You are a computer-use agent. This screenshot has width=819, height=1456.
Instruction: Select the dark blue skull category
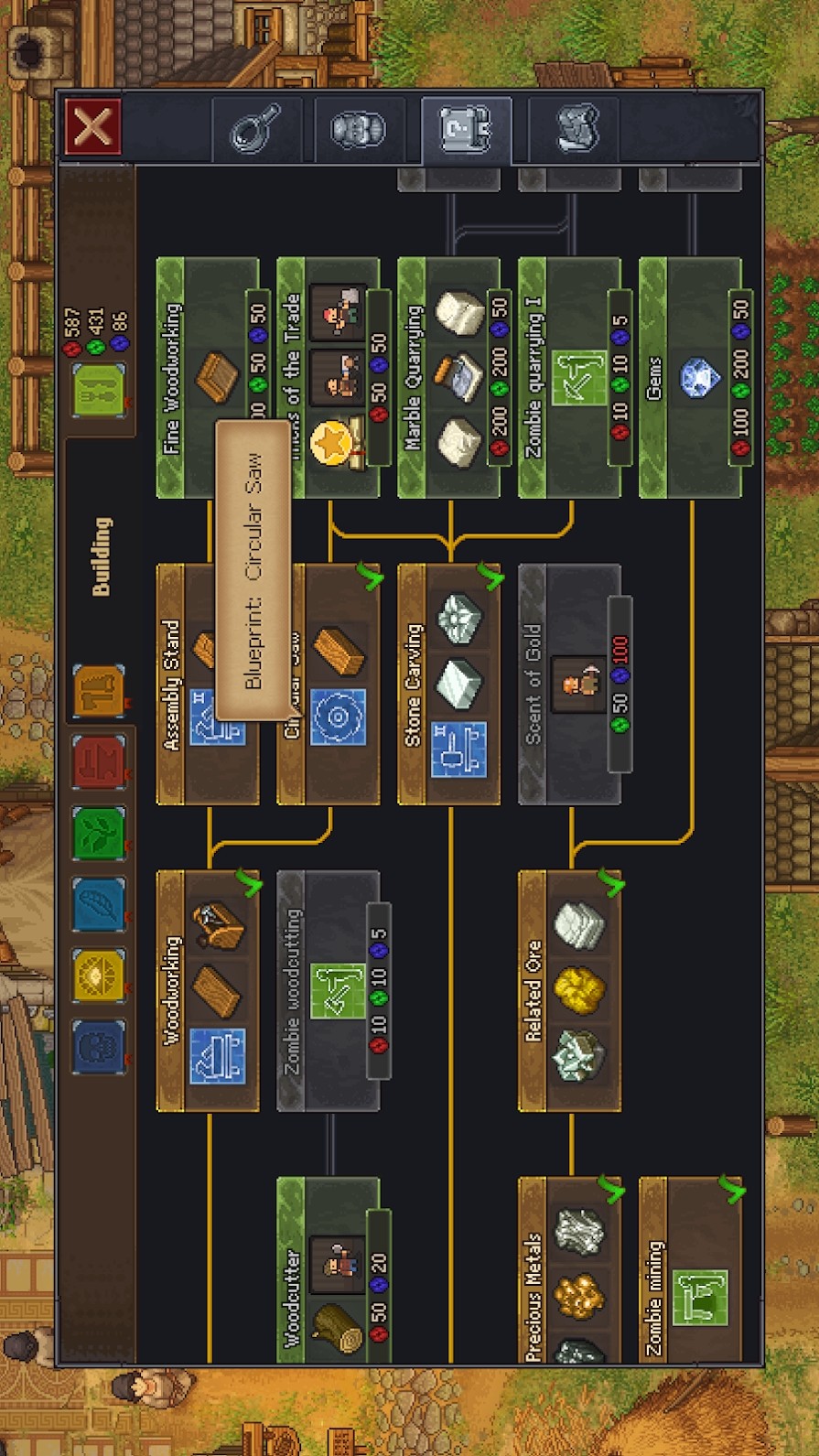point(99,1046)
